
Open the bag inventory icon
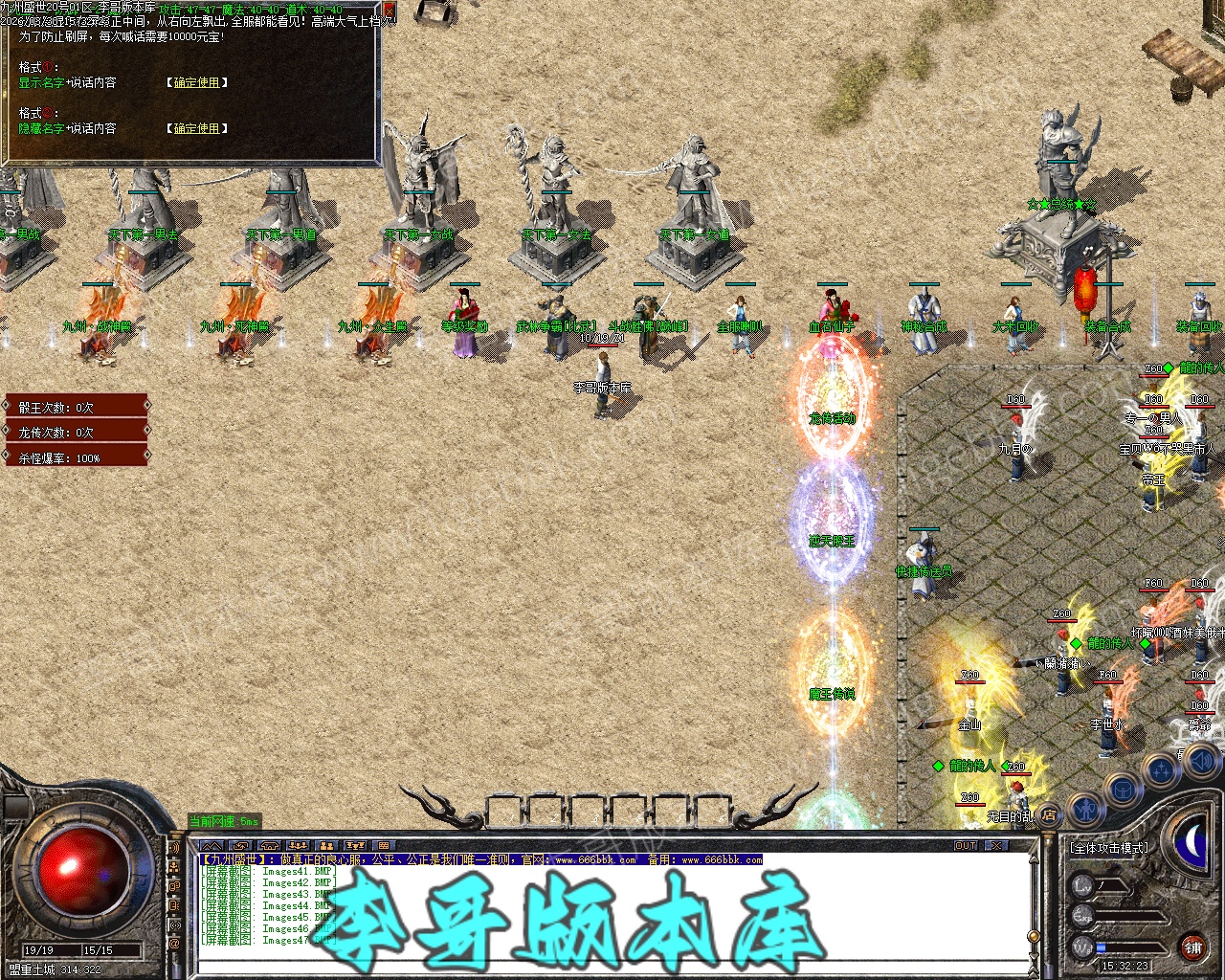point(1122,790)
